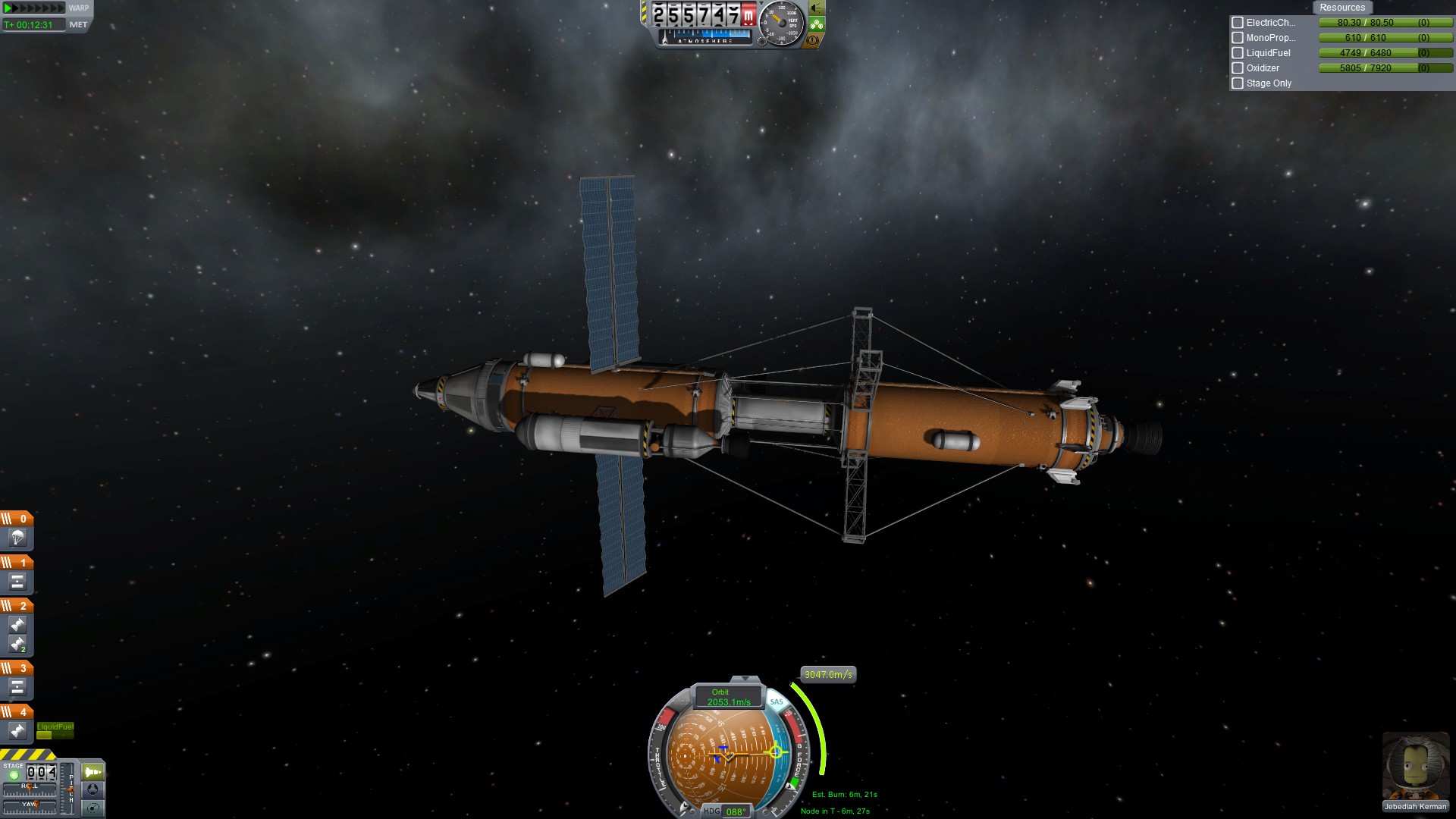Tick the MonoPropellant resource checkbox
This screenshot has width=1456, height=819.
tap(1238, 38)
